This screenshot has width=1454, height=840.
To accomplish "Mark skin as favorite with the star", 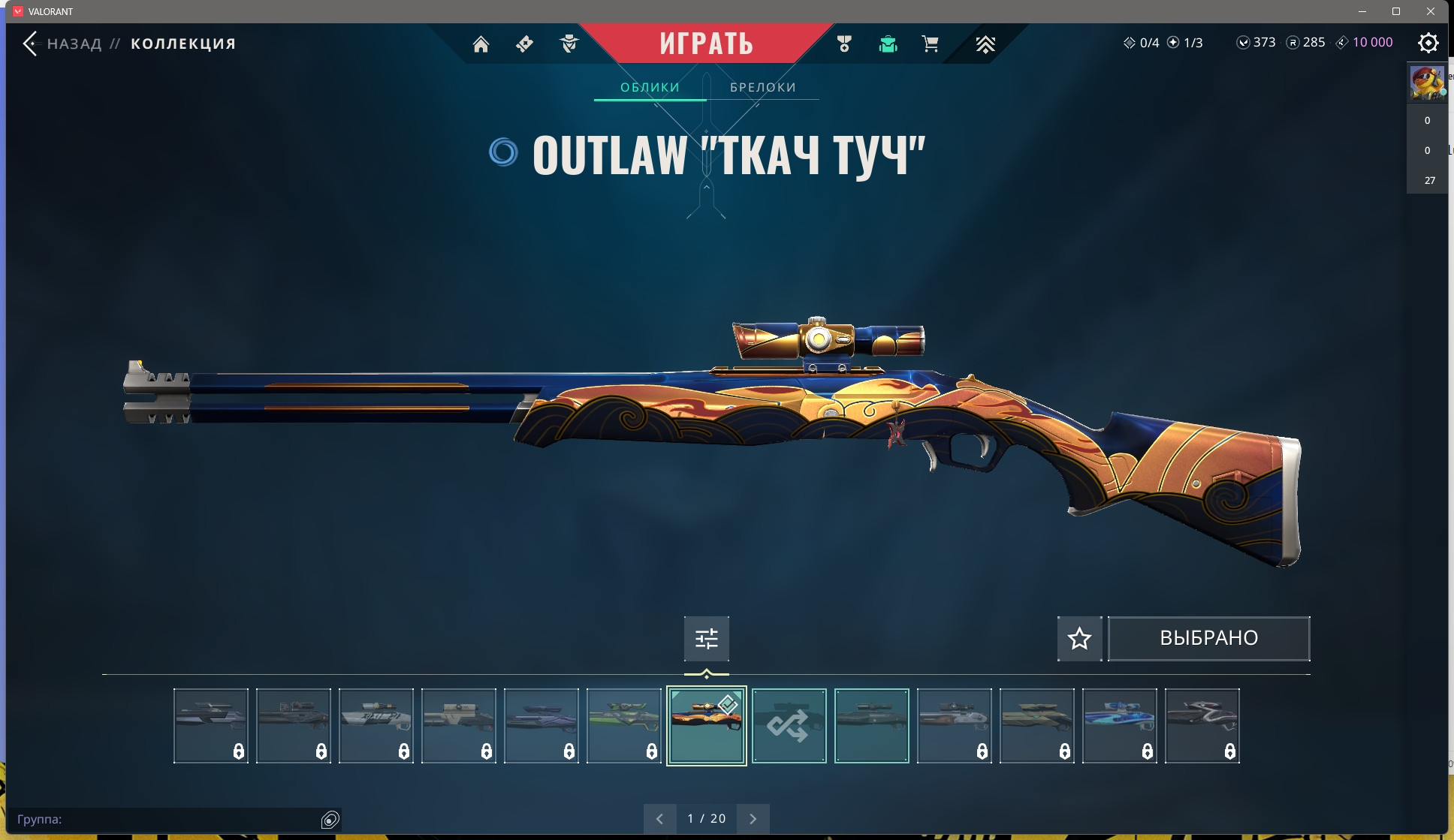I will click(1079, 639).
